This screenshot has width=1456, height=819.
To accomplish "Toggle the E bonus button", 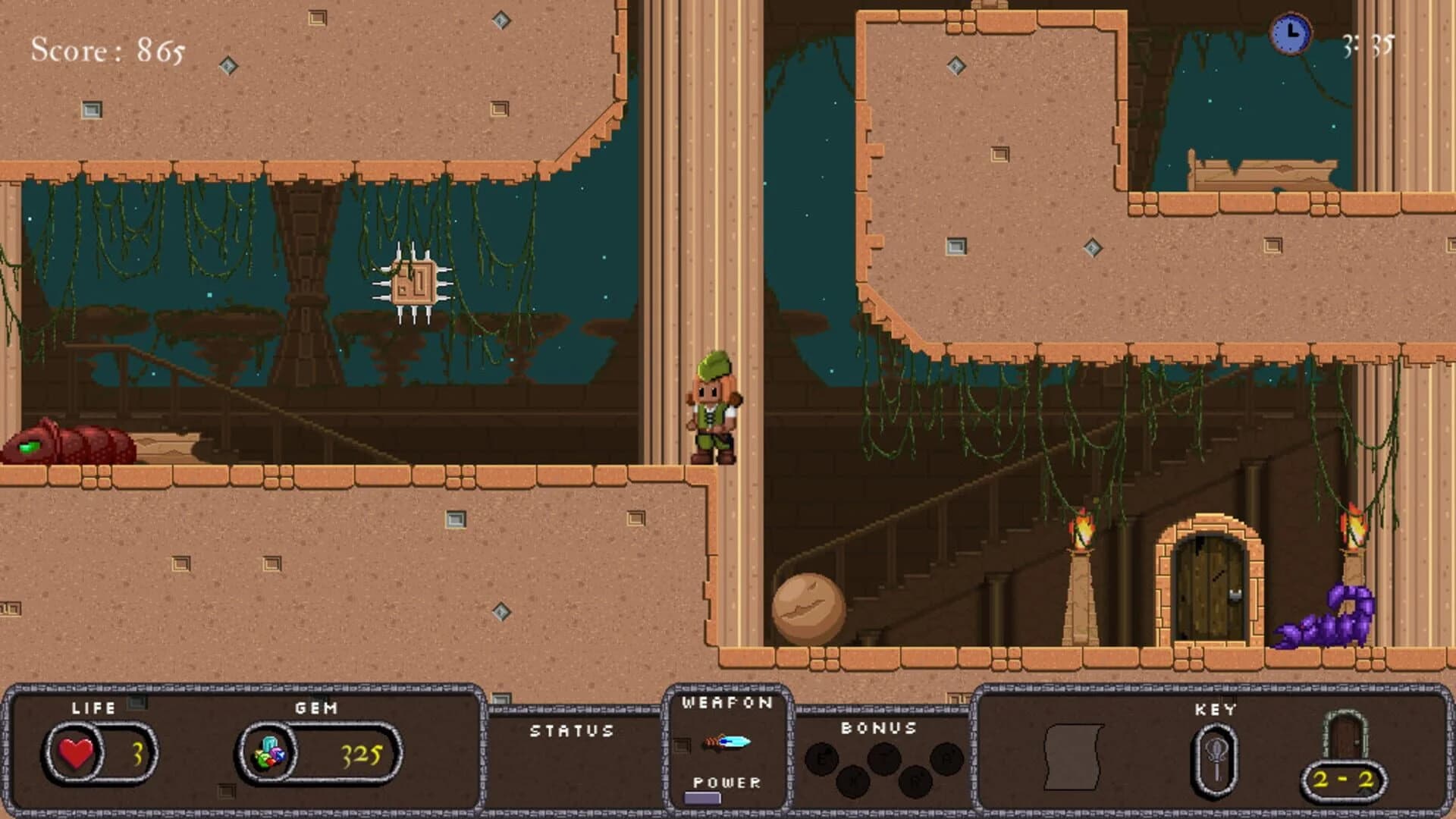I will (821, 758).
